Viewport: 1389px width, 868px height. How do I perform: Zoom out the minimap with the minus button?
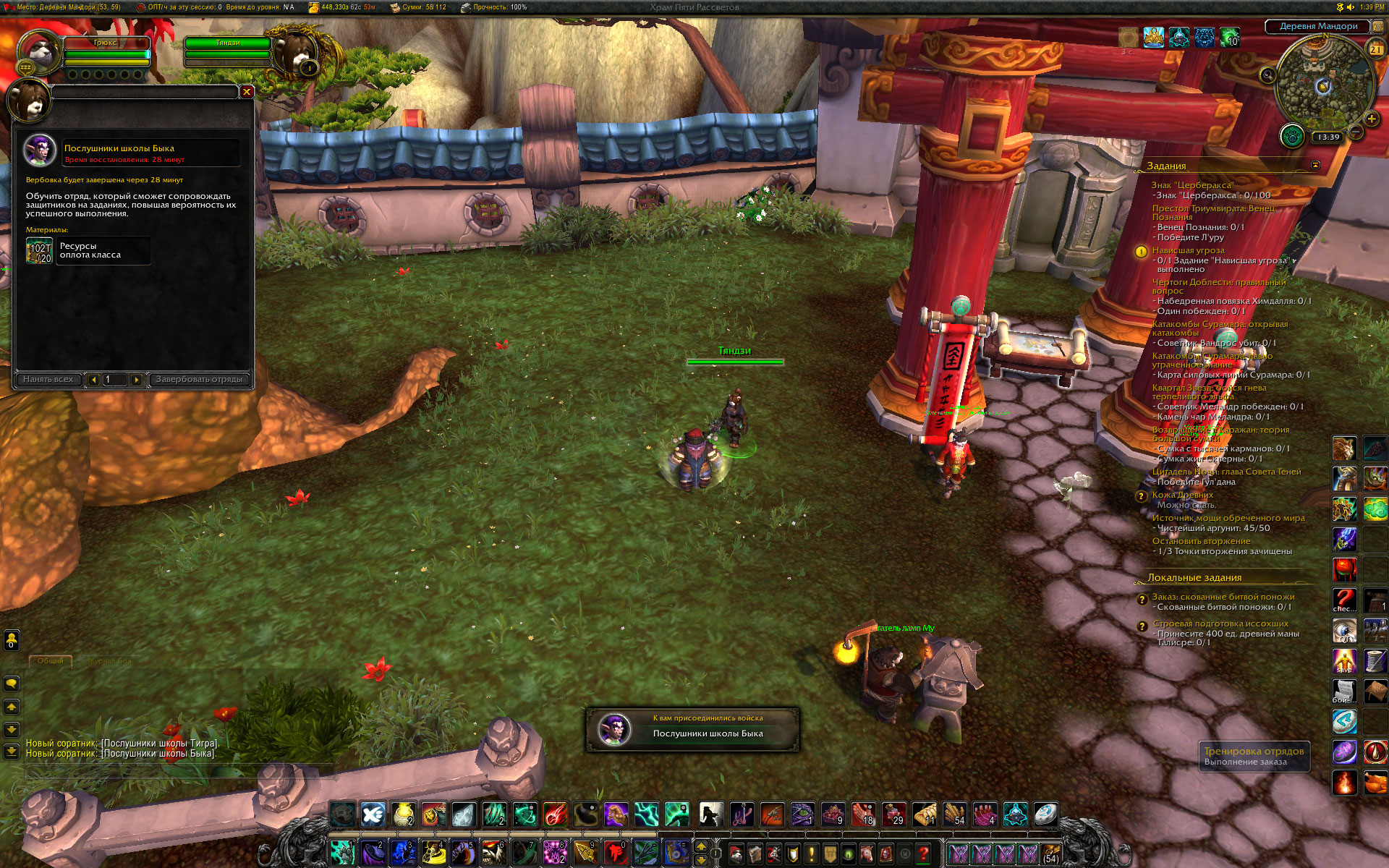(1356, 132)
